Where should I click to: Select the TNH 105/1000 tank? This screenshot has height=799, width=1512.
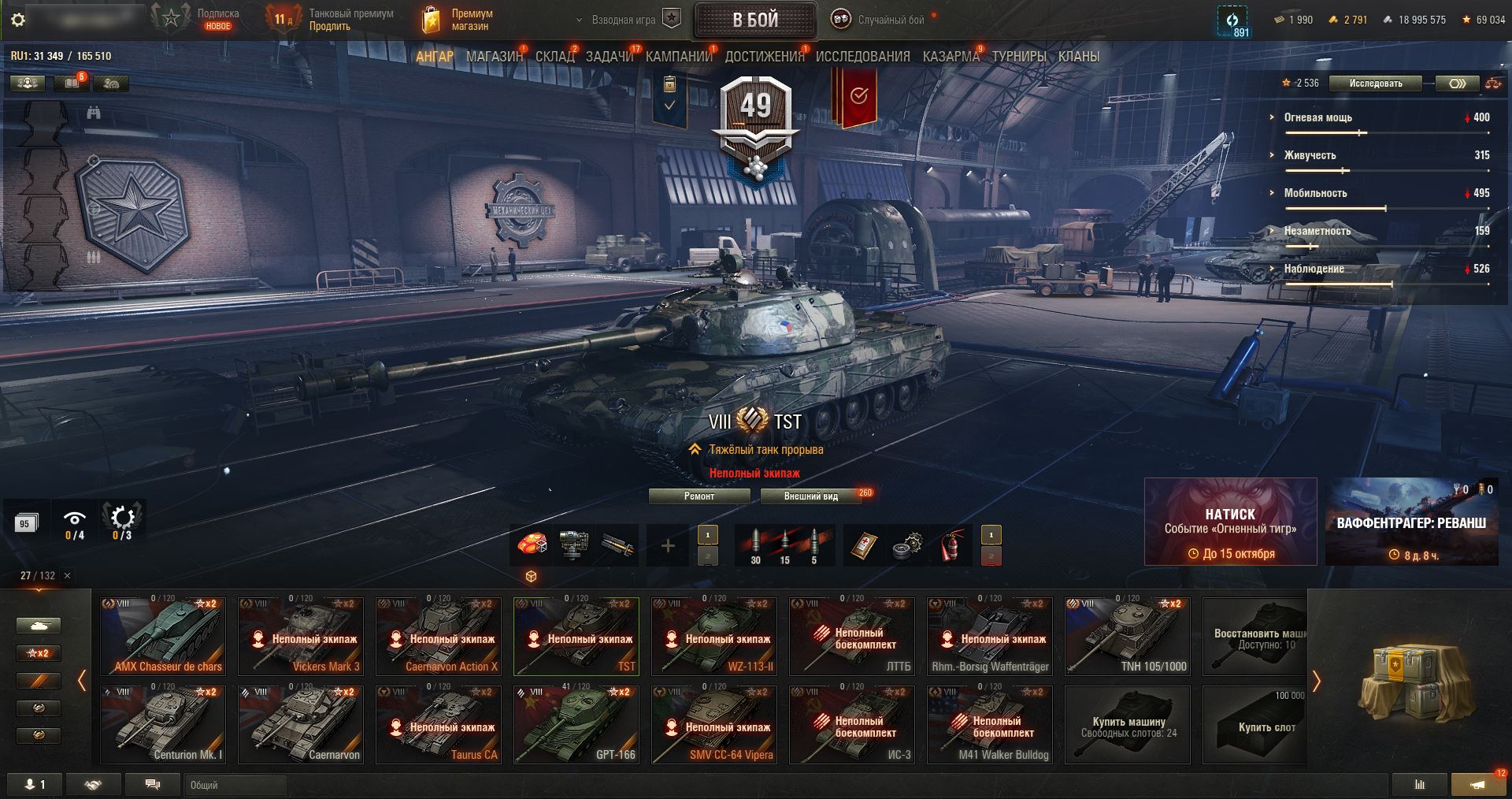coord(1128,637)
